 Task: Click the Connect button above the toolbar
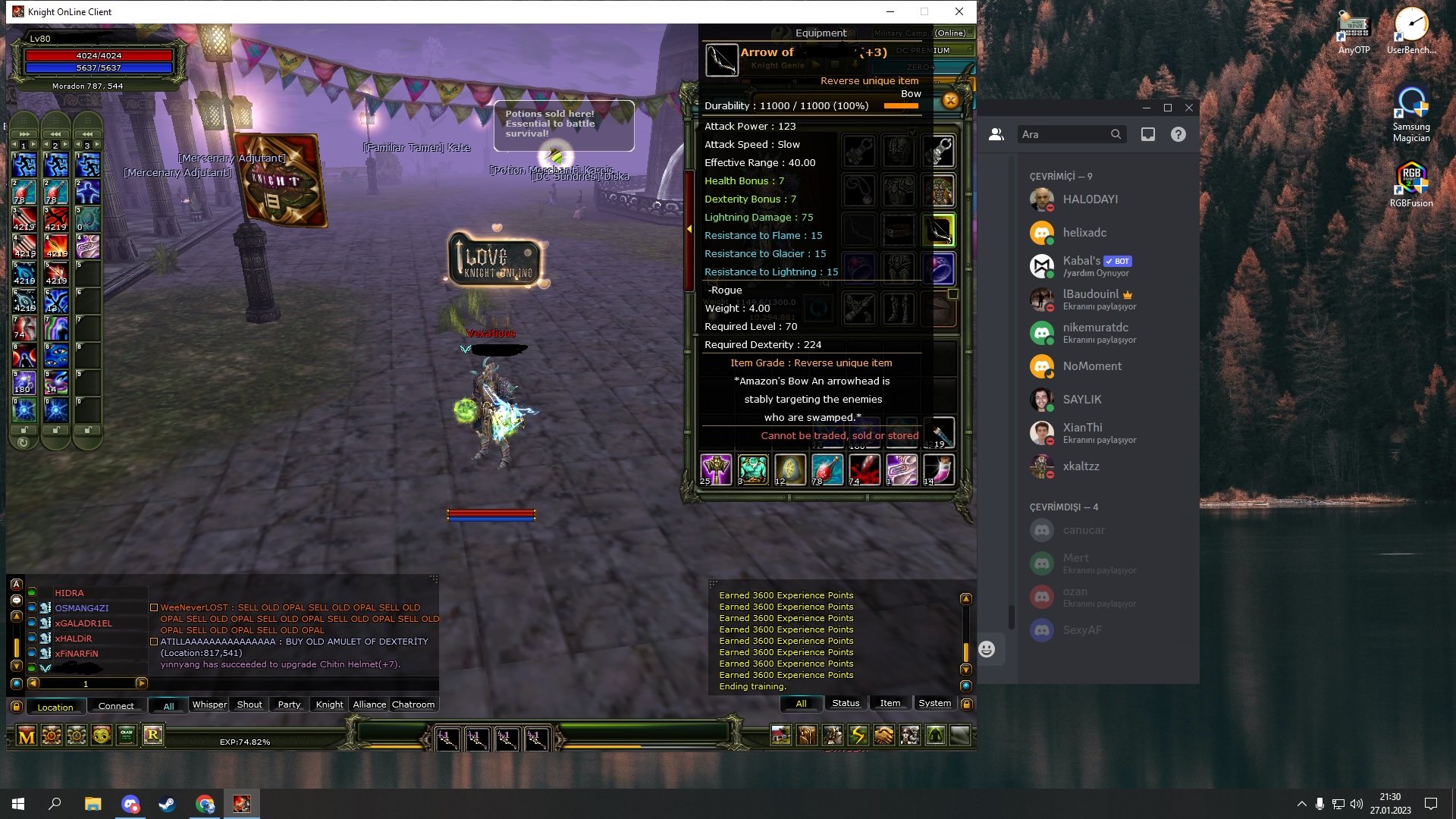click(115, 706)
